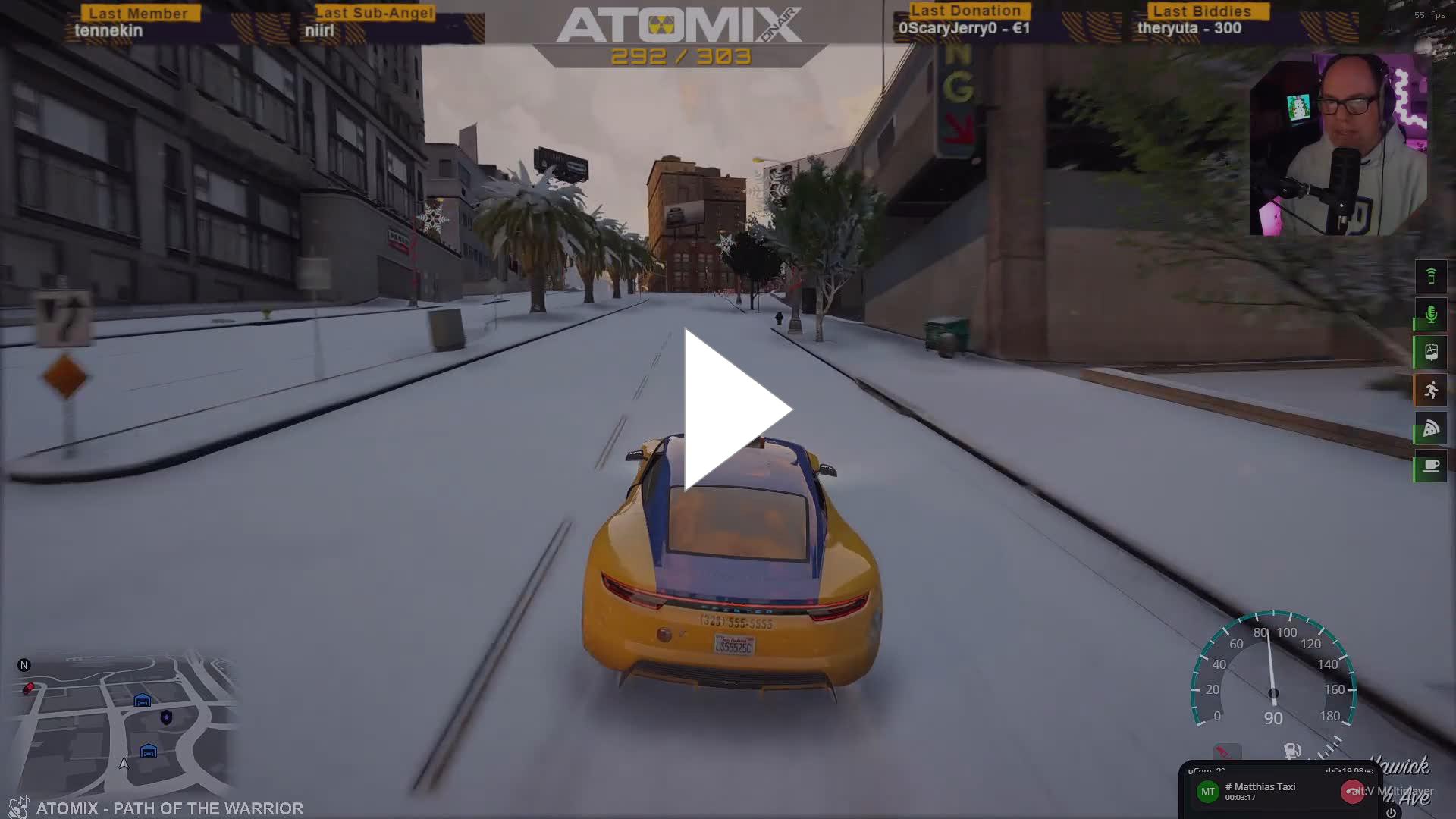Screen dimensions: 1456x819
Task: Hang up the Matthias Taxi call
Action: [1351, 792]
